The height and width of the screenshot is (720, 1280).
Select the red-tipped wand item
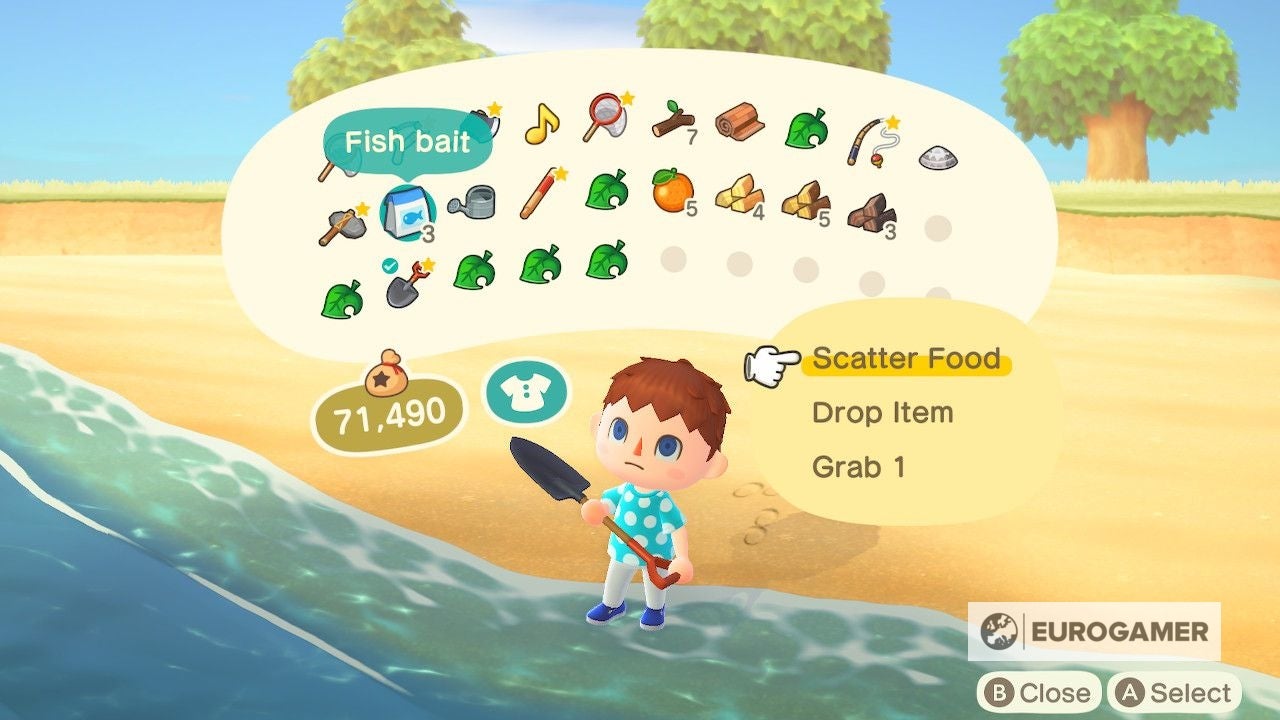tap(541, 193)
